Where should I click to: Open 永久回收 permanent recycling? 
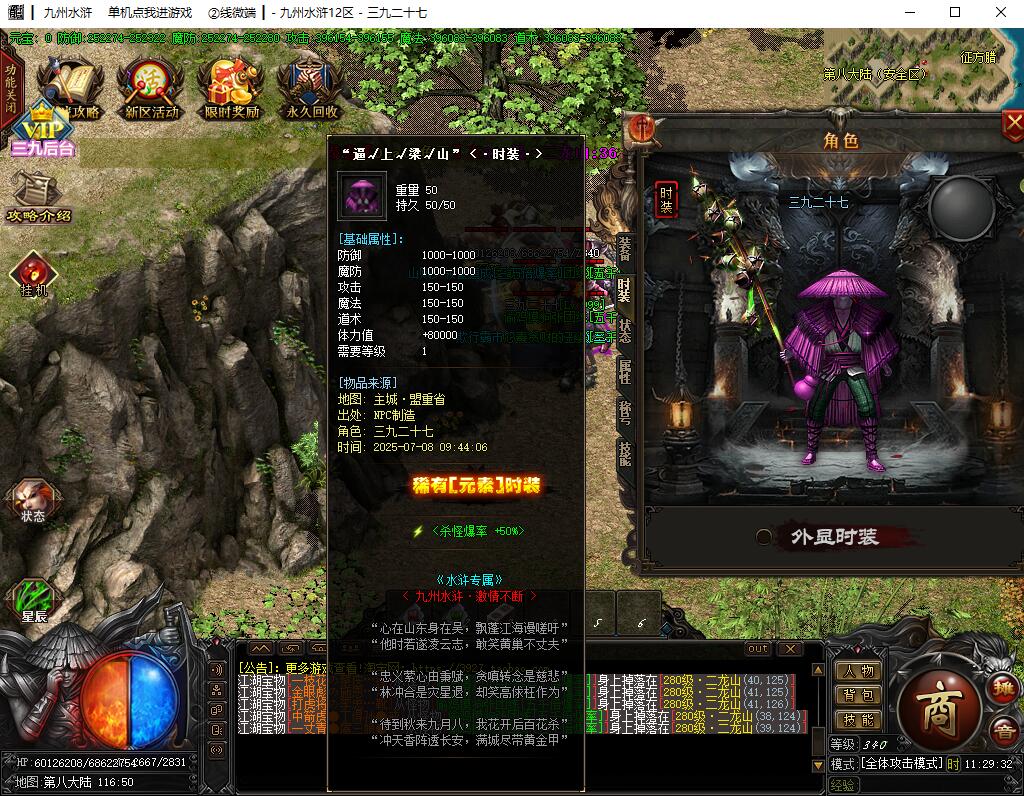(x=311, y=88)
